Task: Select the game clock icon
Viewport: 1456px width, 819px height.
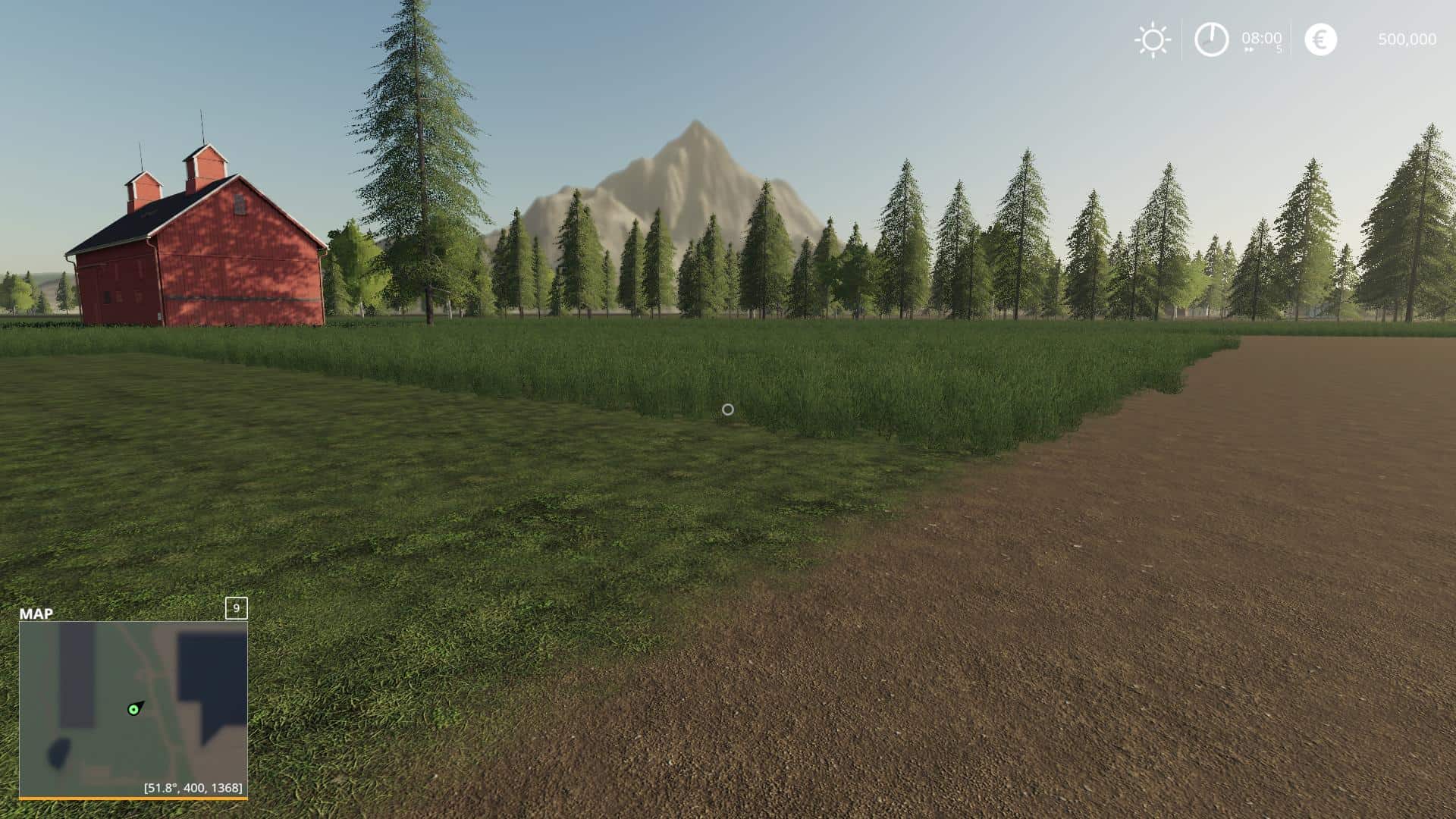Action: pos(1211,39)
